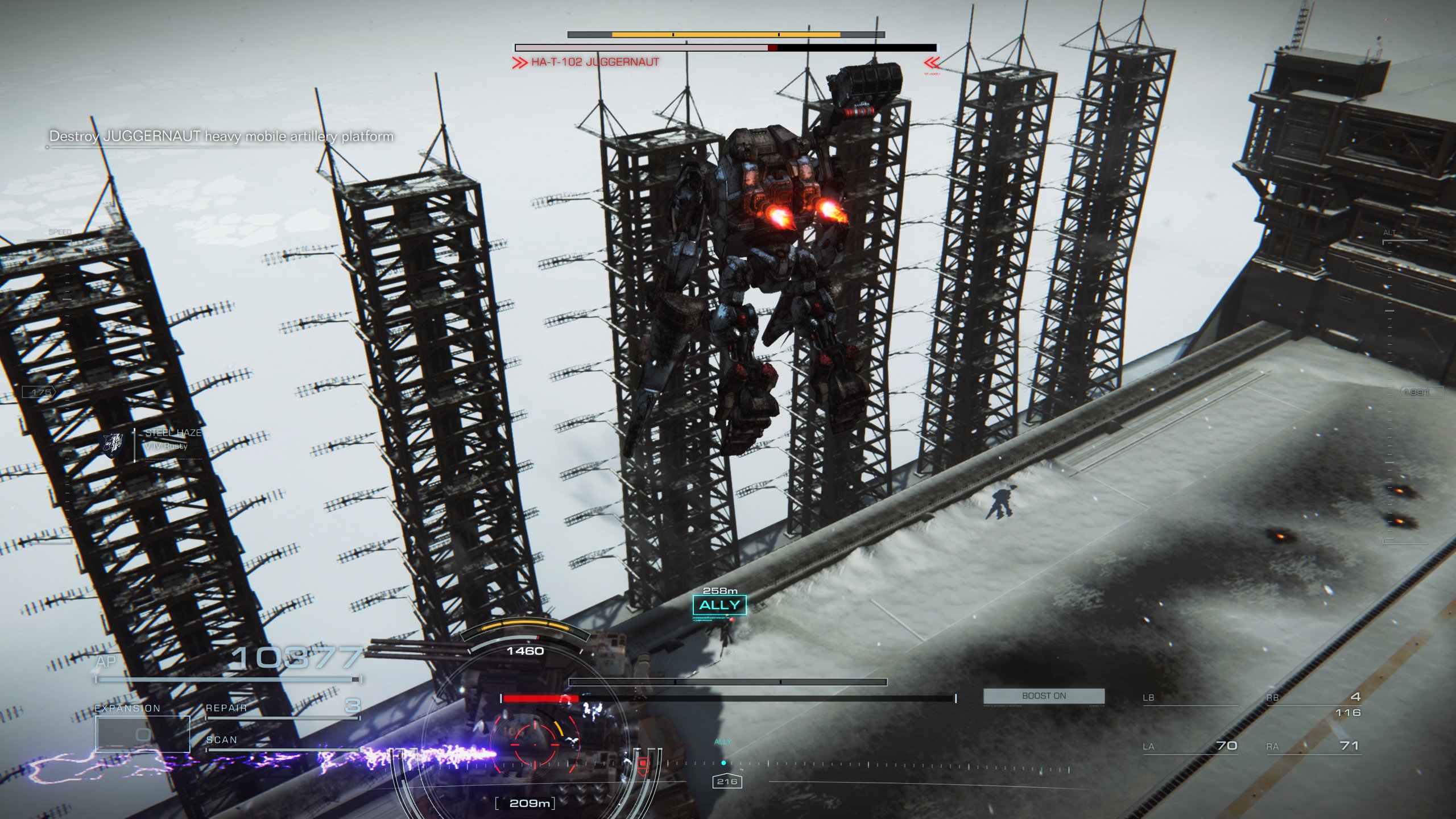Choose the LA left-arm weapon slot

click(1190, 746)
